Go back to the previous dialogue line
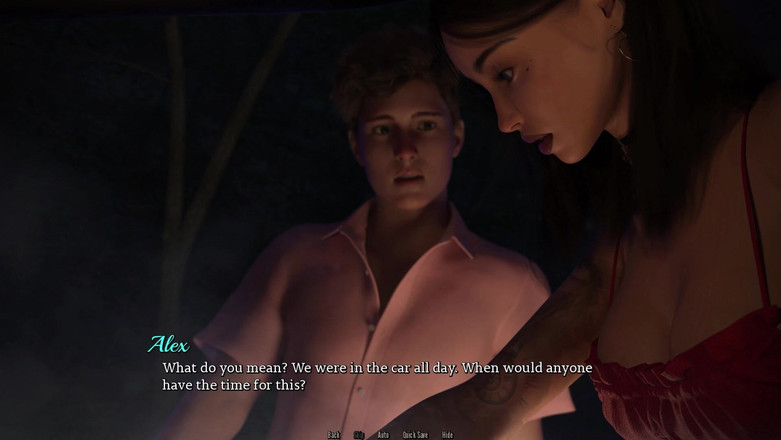This screenshot has width=781, height=440. [x=334, y=435]
